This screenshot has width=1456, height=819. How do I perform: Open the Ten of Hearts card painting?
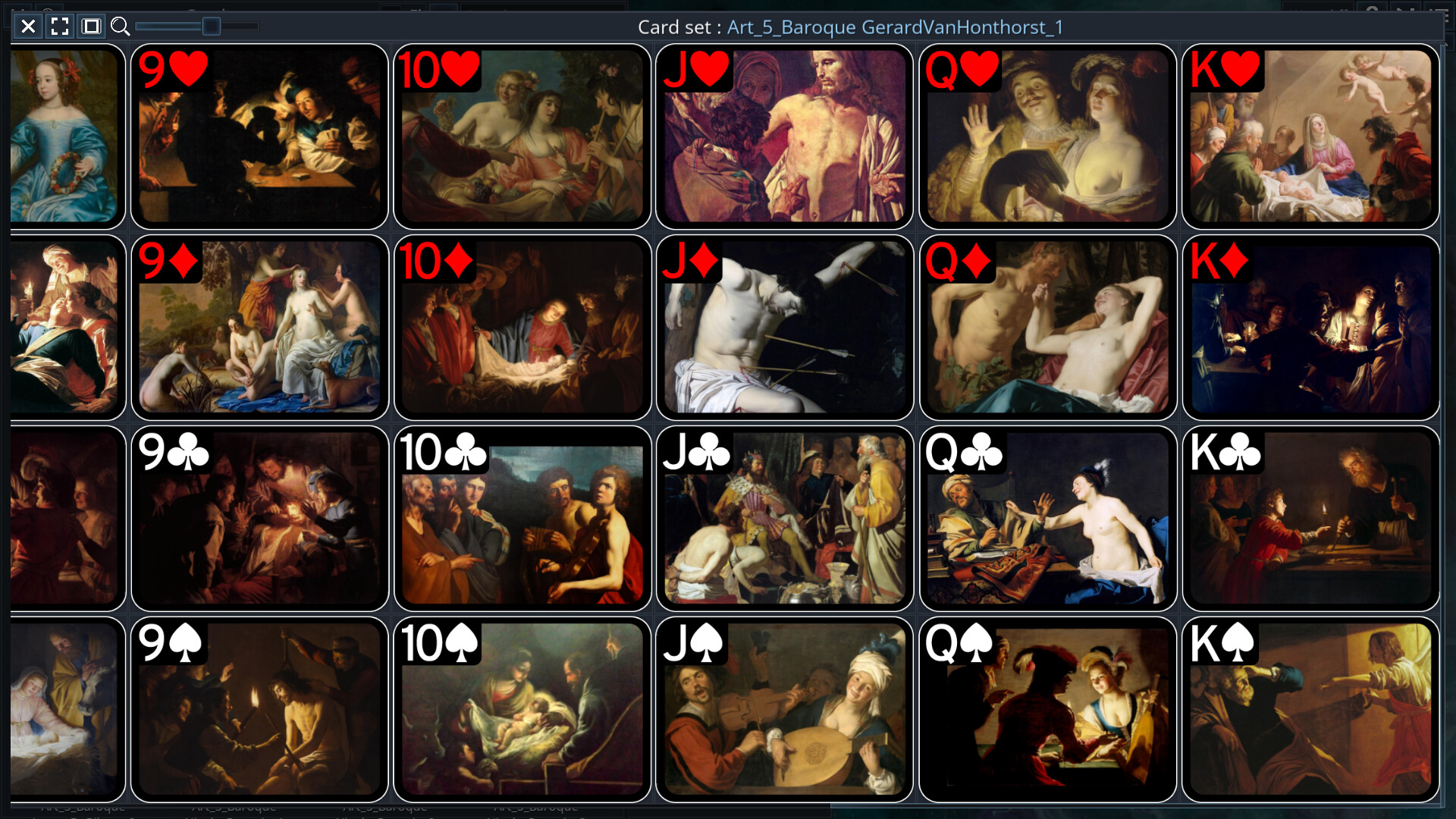click(x=522, y=136)
